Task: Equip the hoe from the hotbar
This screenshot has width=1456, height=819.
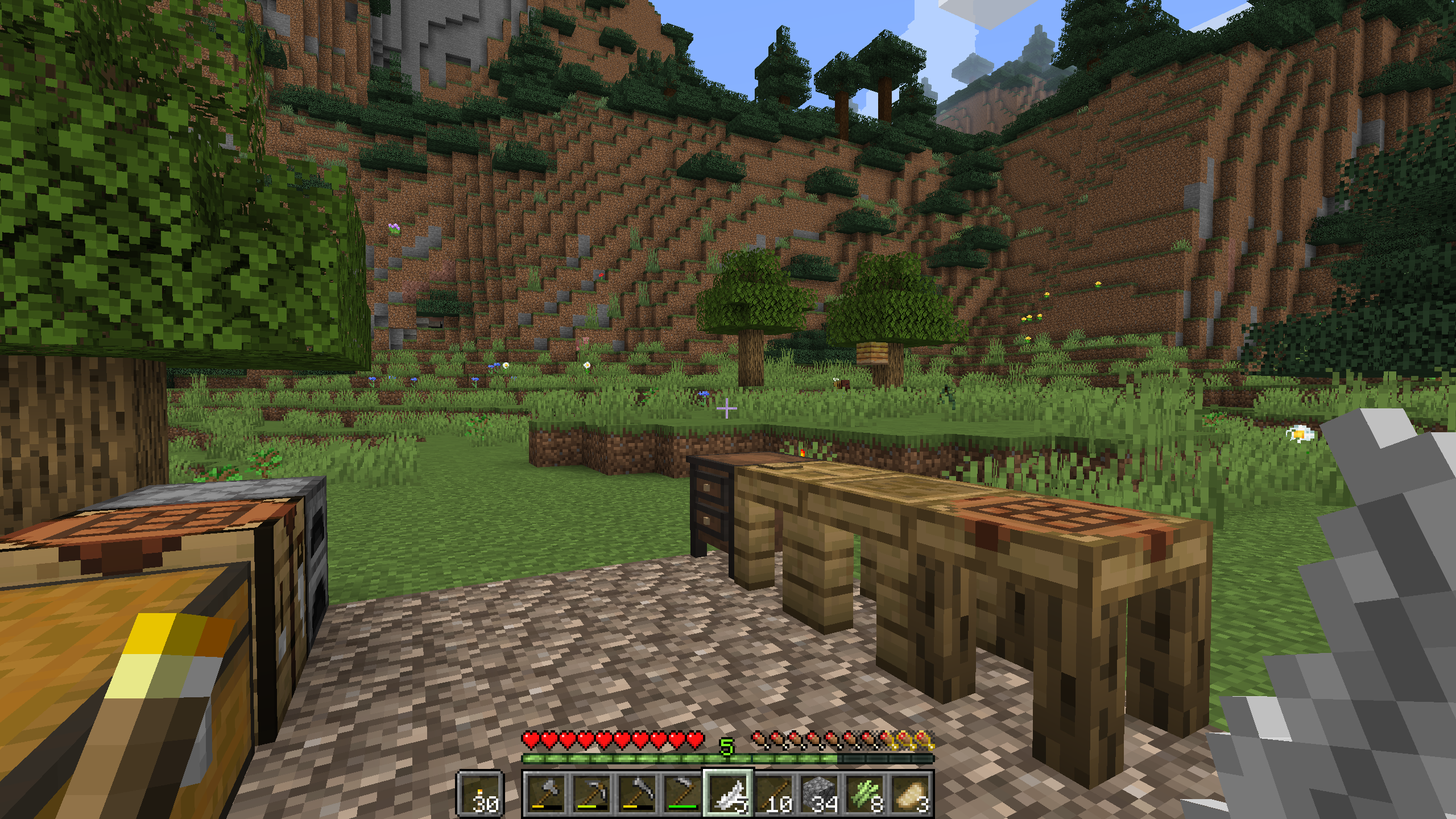Action: click(682, 793)
